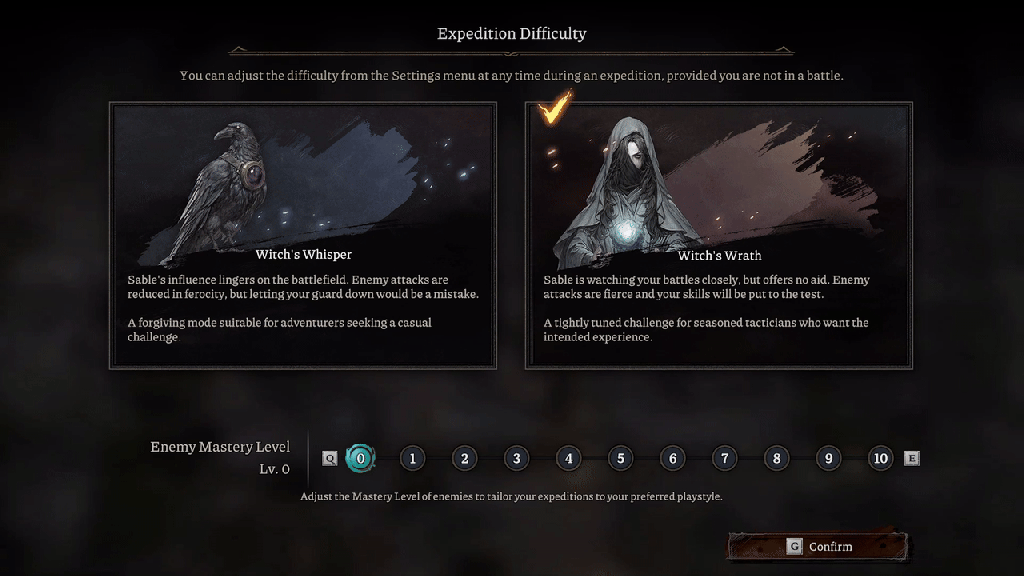Set Enemy Mastery Level to 1
Image resolution: width=1024 pixels, height=576 pixels.
point(412,459)
